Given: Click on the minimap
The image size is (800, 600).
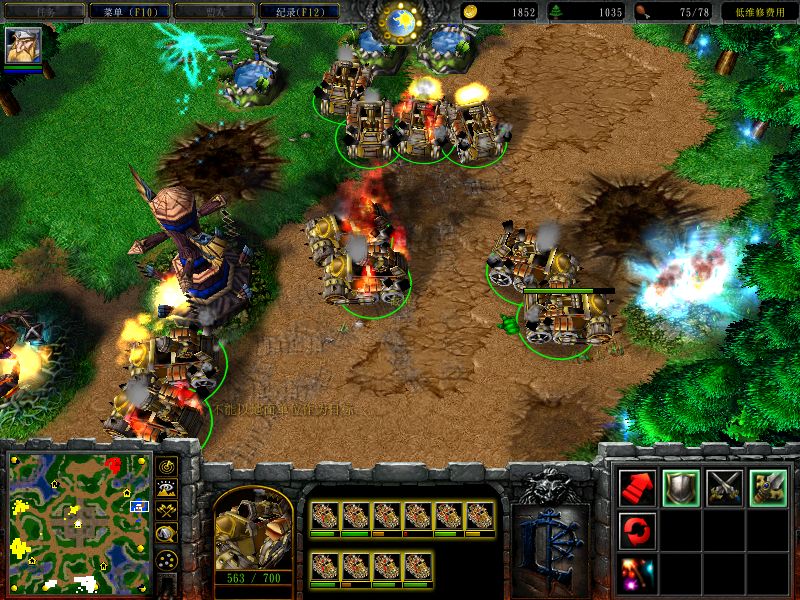Looking at the screenshot, I should coord(79,520).
